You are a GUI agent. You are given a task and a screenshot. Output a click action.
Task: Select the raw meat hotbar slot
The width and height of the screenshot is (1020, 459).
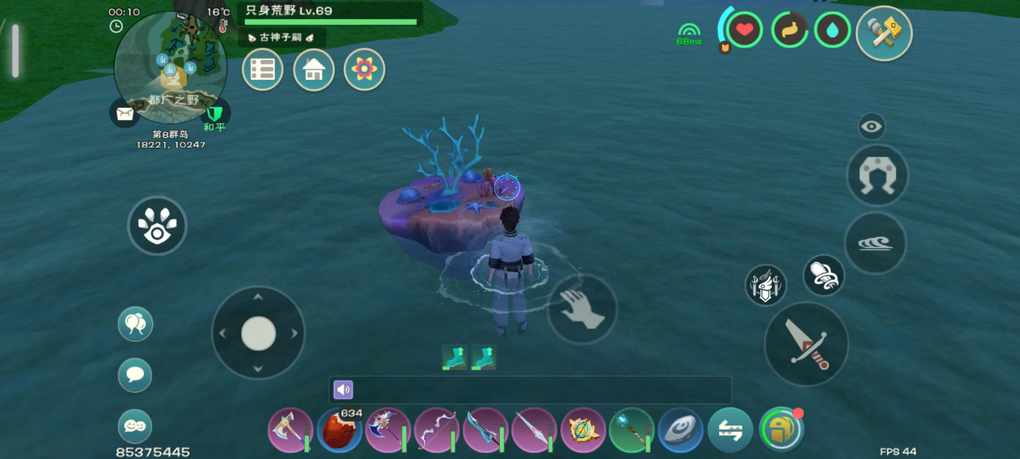[x=340, y=431]
